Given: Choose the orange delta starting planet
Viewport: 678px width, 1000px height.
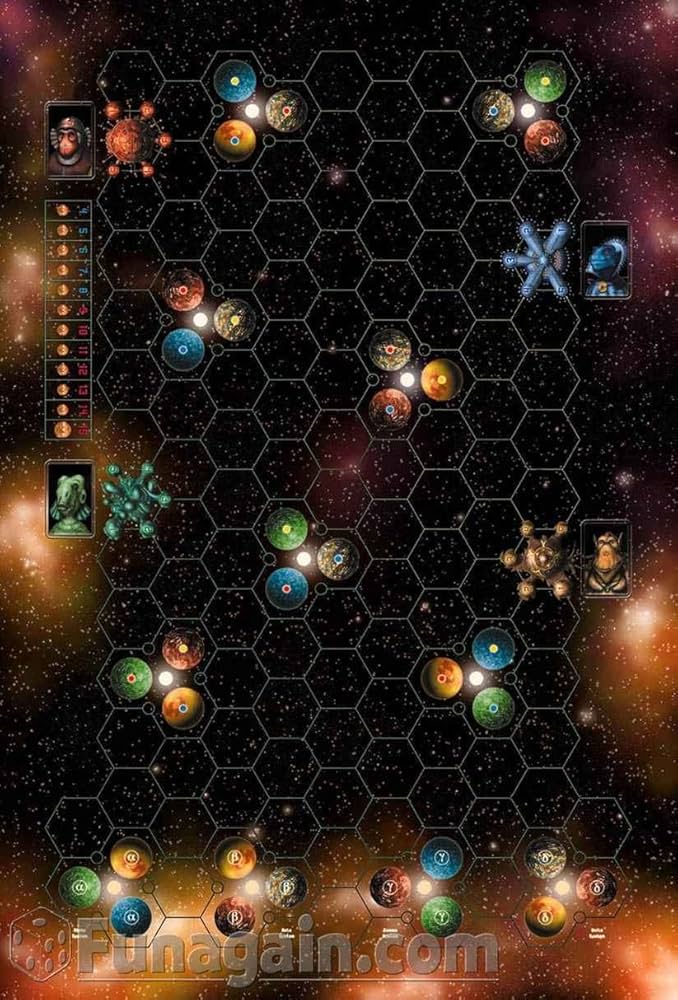Looking at the screenshot, I should click(x=546, y=915).
